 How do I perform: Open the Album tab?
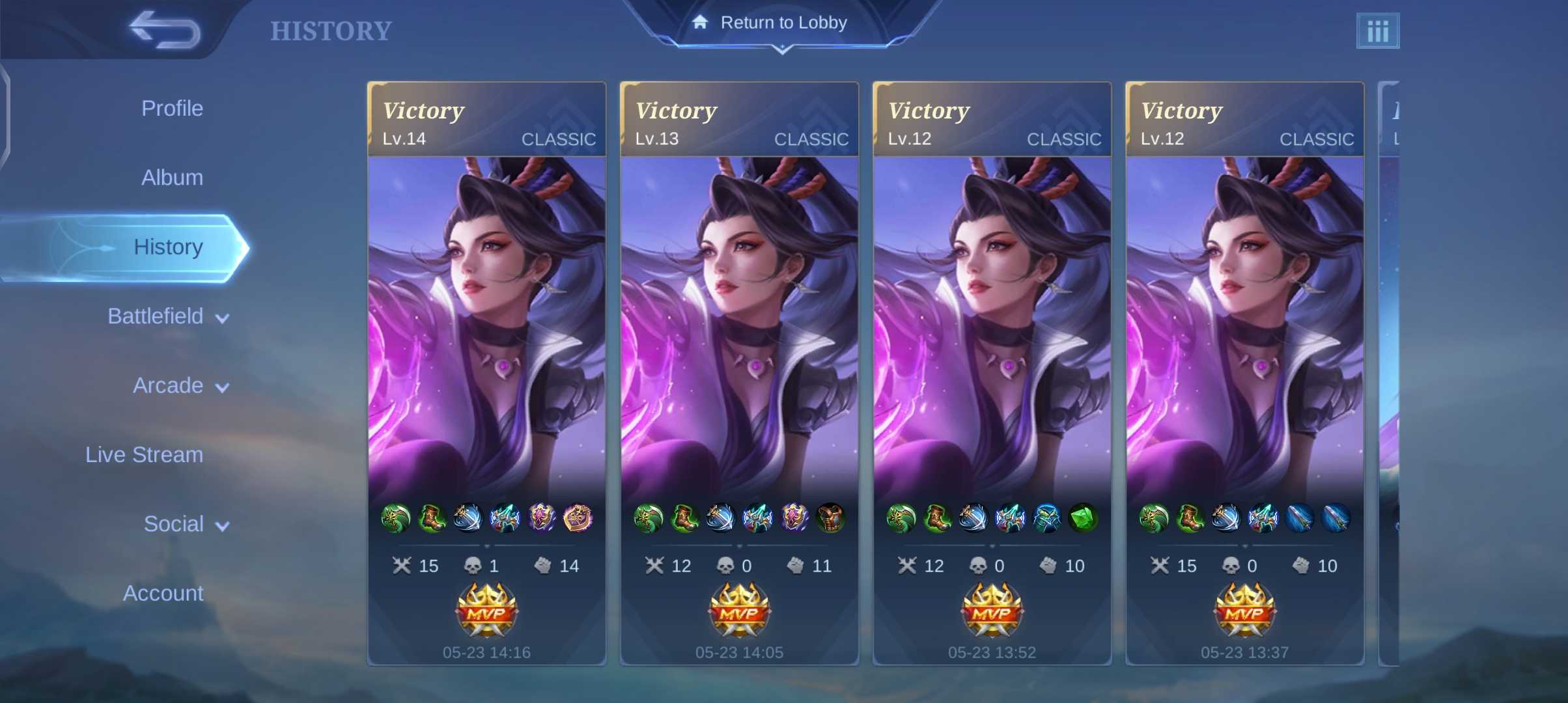[x=172, y=178]
